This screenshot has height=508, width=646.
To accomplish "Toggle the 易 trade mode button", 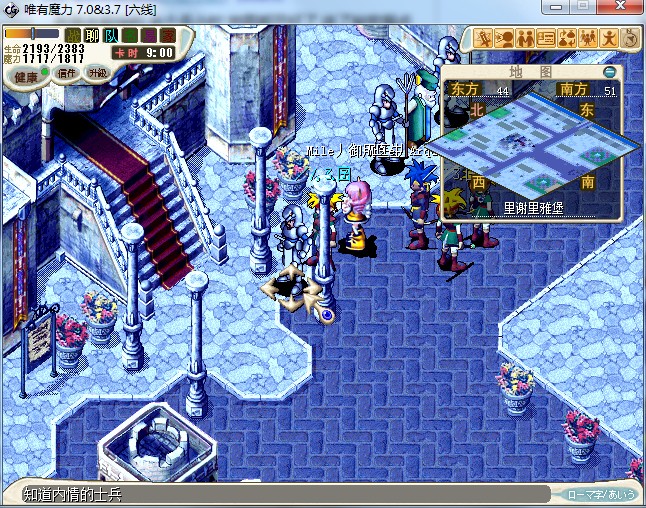I will (x=149, y=36).
